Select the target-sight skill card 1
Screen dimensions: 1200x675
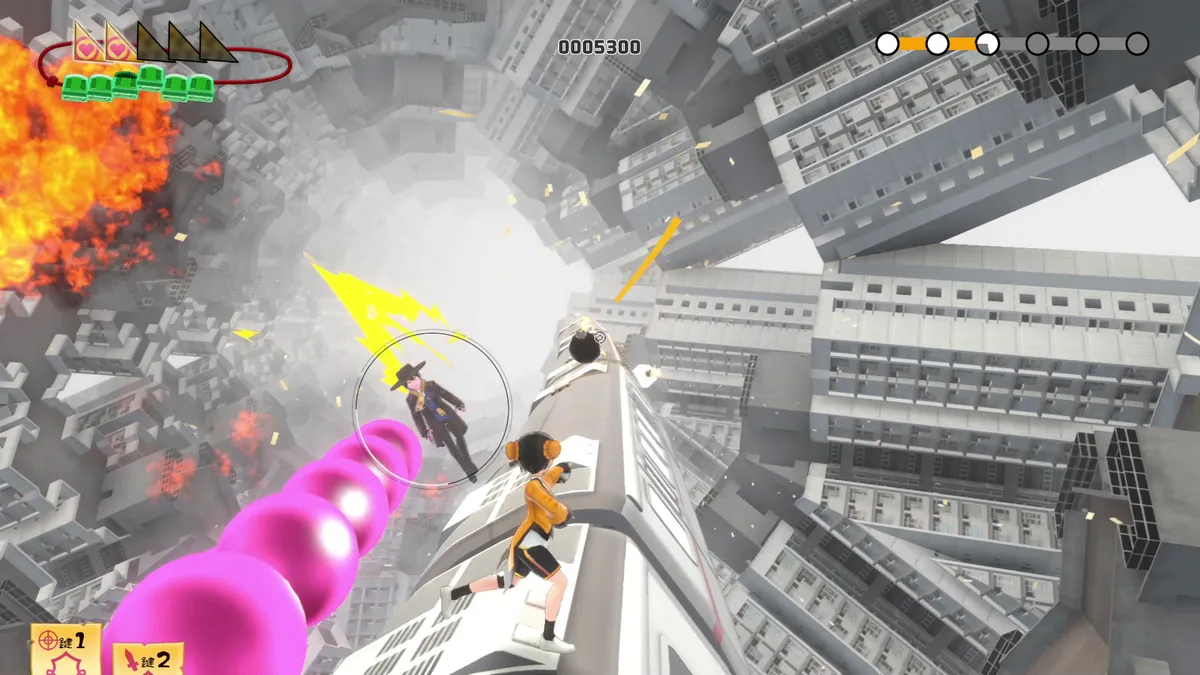(65, 648)
